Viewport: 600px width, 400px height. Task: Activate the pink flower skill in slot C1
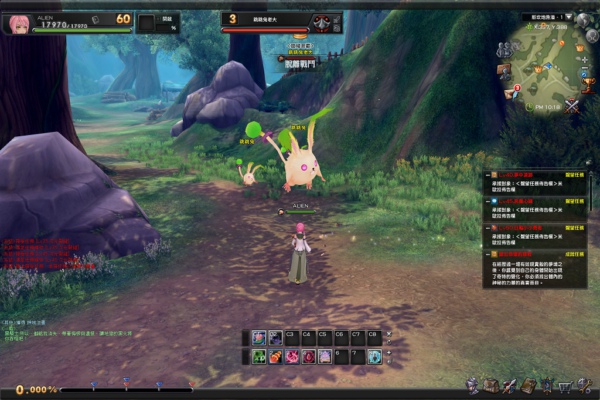259,338
